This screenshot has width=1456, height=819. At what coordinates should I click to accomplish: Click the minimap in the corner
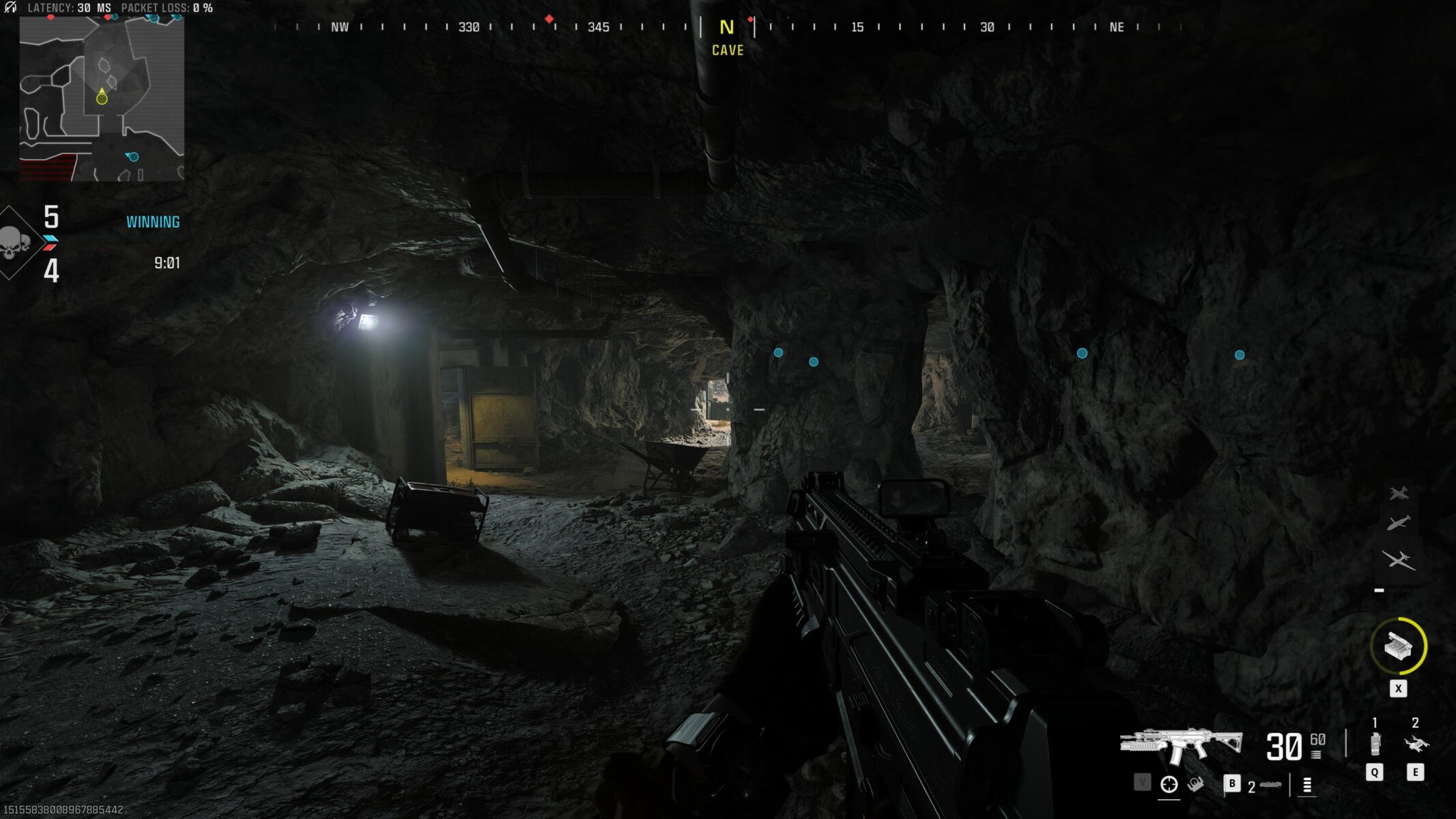102,99
